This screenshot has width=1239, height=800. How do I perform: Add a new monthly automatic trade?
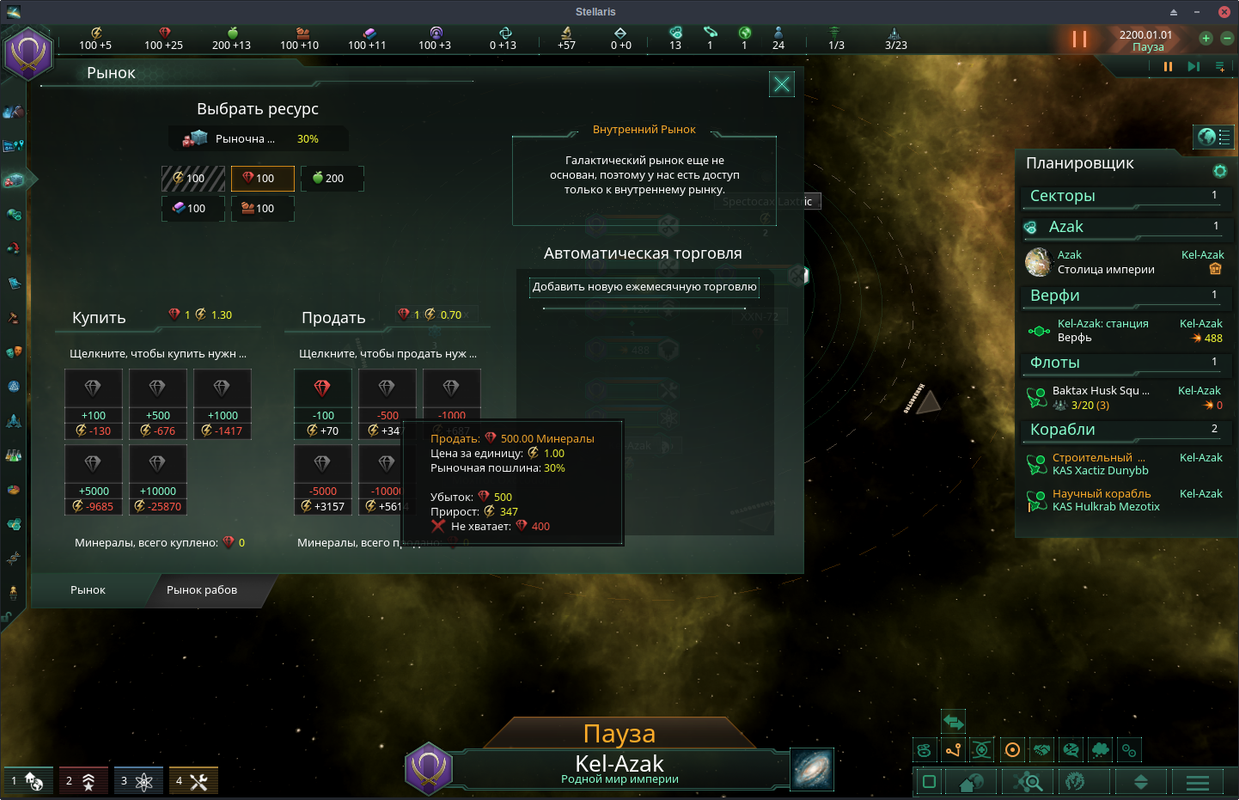644,287
